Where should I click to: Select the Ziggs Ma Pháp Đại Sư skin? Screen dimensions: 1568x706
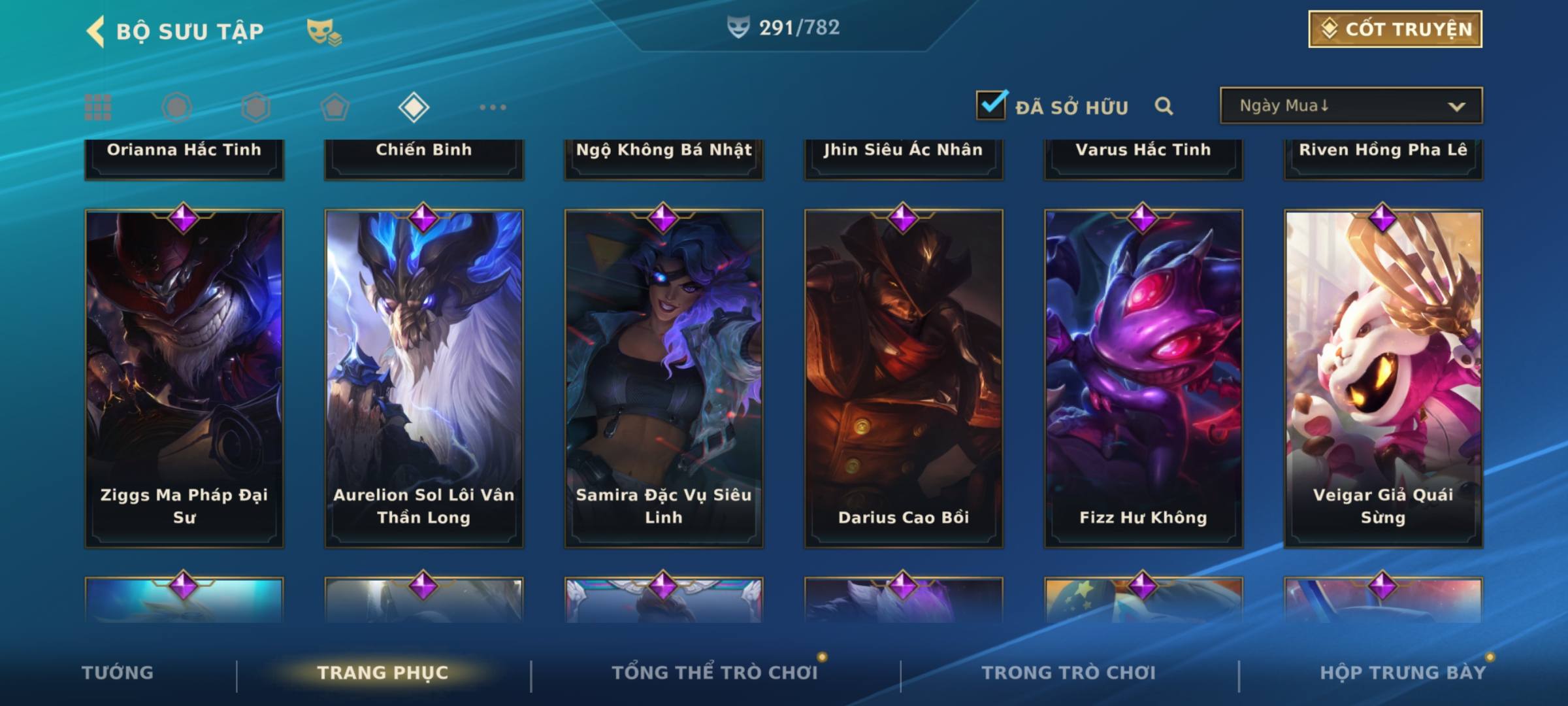pyautogui.click(x=184, y=378)
